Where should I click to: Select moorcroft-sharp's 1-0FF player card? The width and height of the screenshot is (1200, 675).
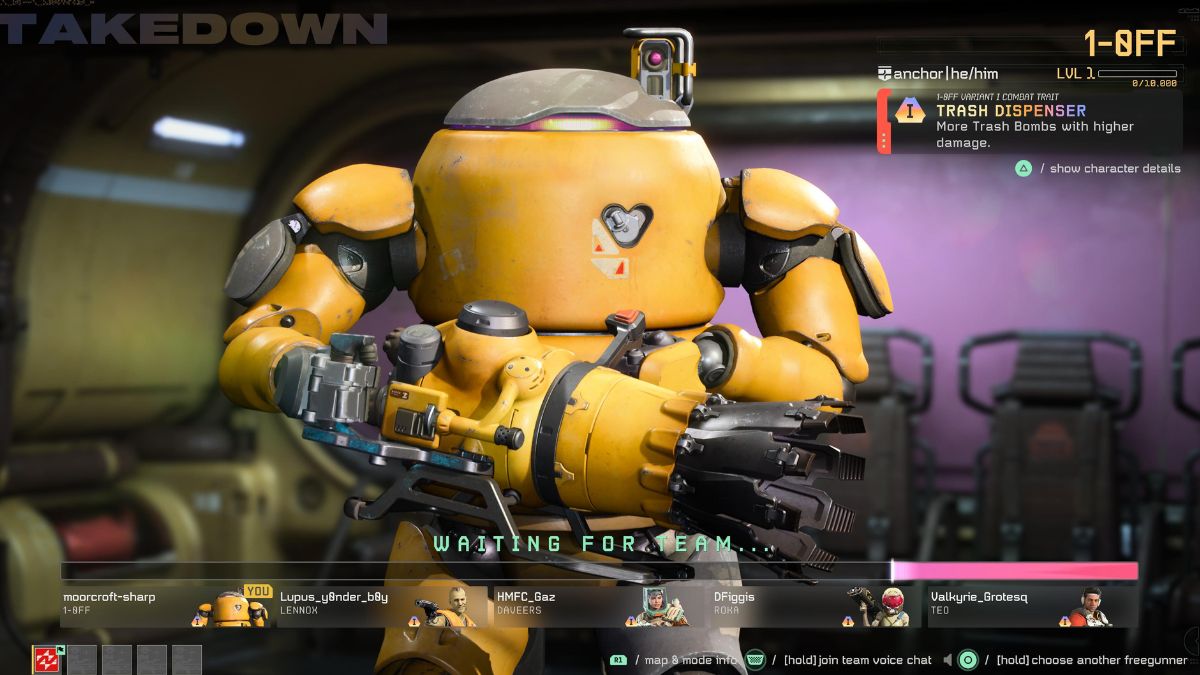tap(166, 606)
